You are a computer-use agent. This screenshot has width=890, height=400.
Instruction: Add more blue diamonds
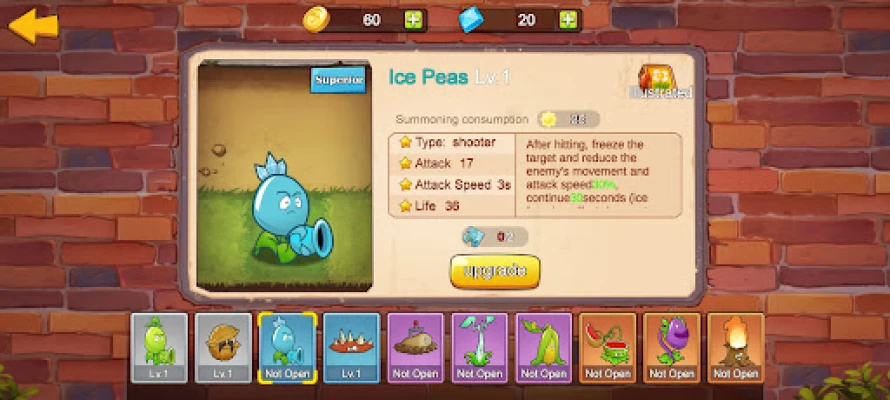click(568, 19)
